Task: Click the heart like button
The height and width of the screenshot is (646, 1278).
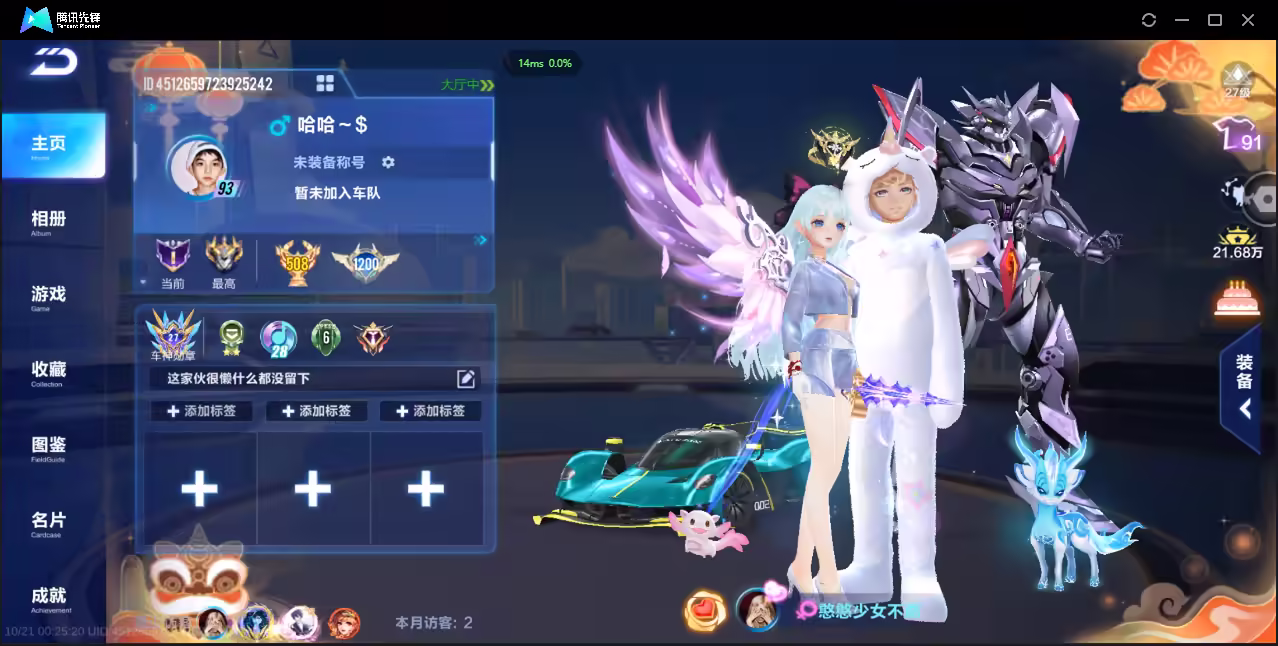Action: pyautogui.click(x=705, y=609)
